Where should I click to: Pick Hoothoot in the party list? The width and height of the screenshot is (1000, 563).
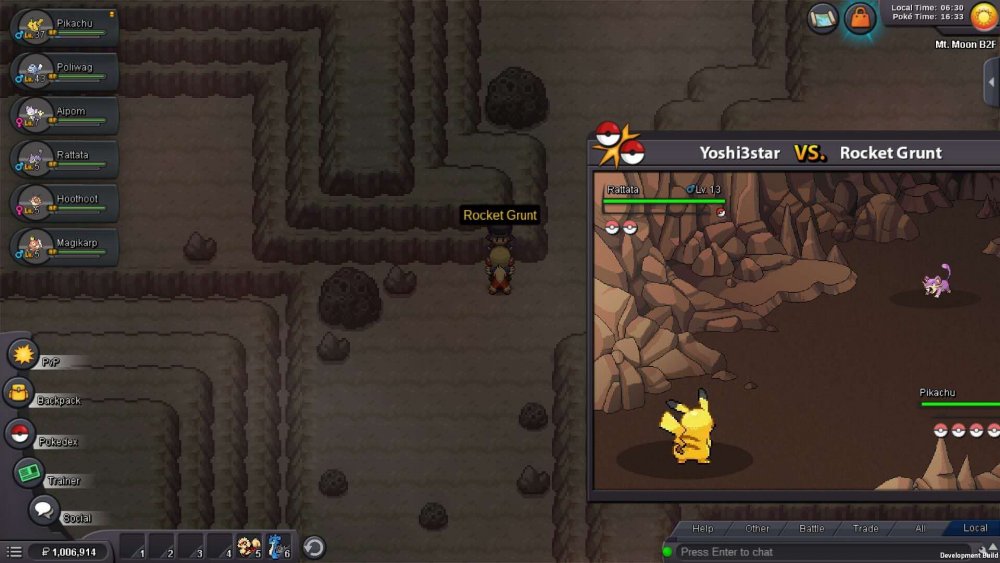click(x=64, y=204)
